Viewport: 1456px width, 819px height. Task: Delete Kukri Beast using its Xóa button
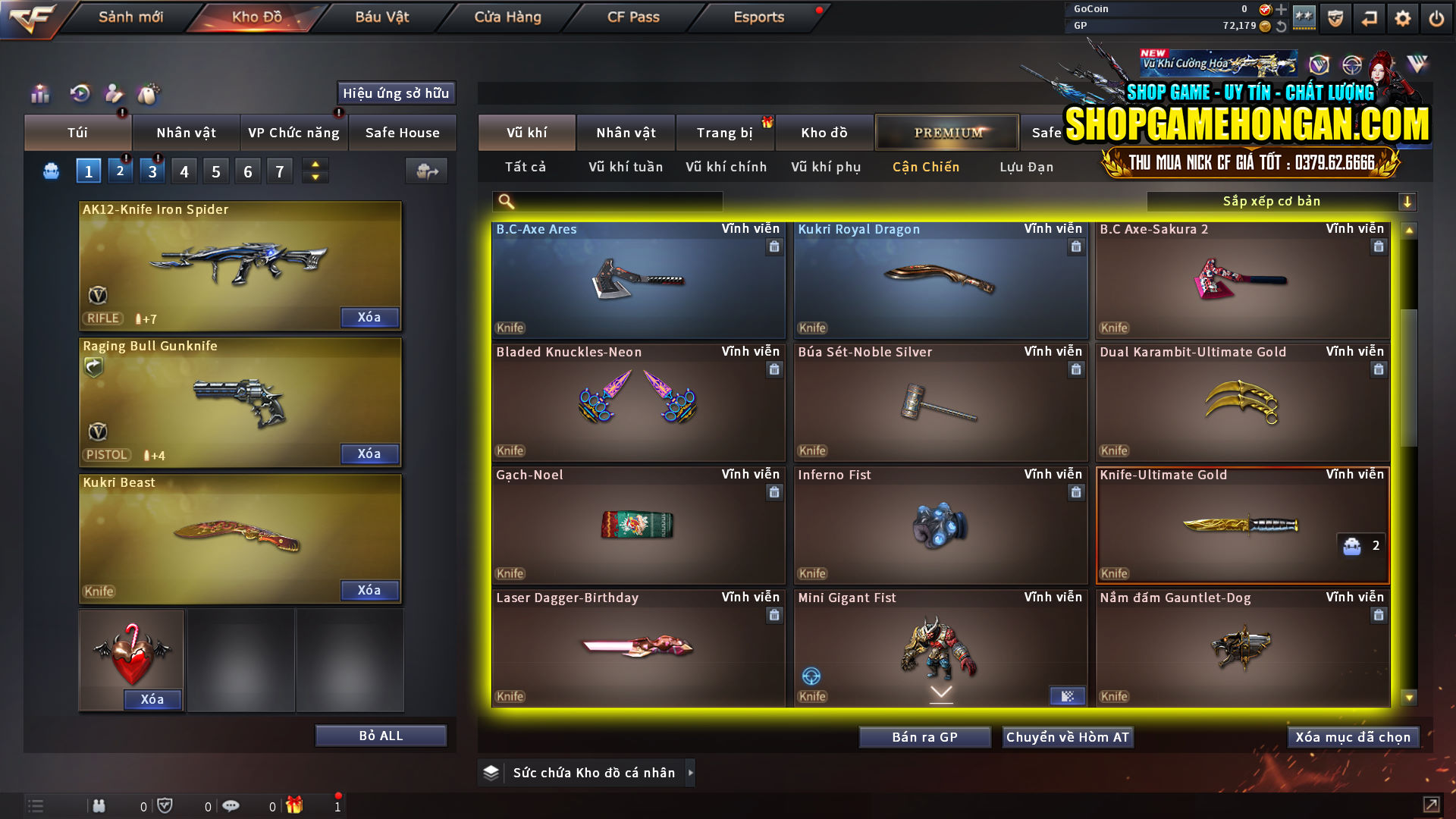[x=369, y=590]
